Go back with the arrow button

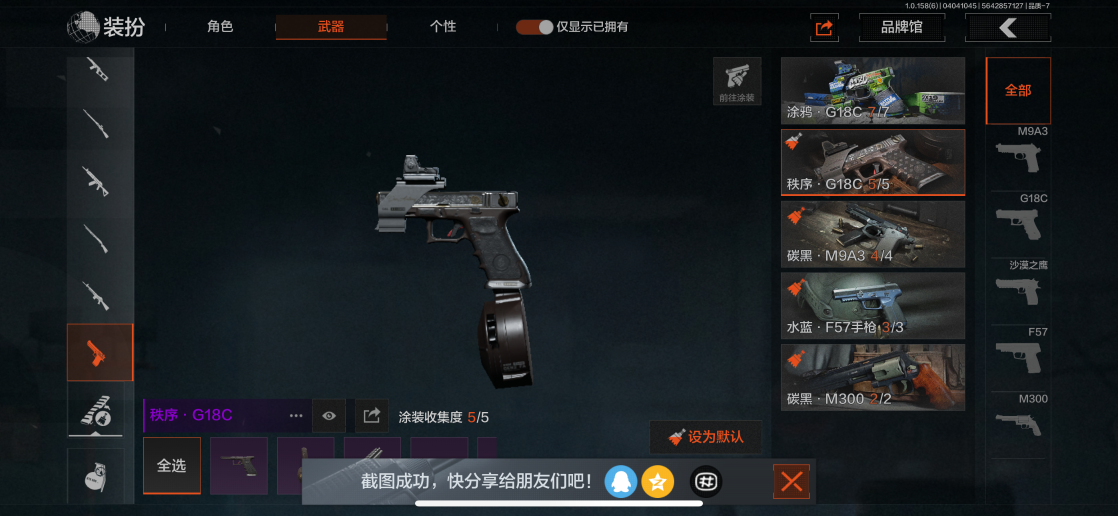(x=1007, y=27)
